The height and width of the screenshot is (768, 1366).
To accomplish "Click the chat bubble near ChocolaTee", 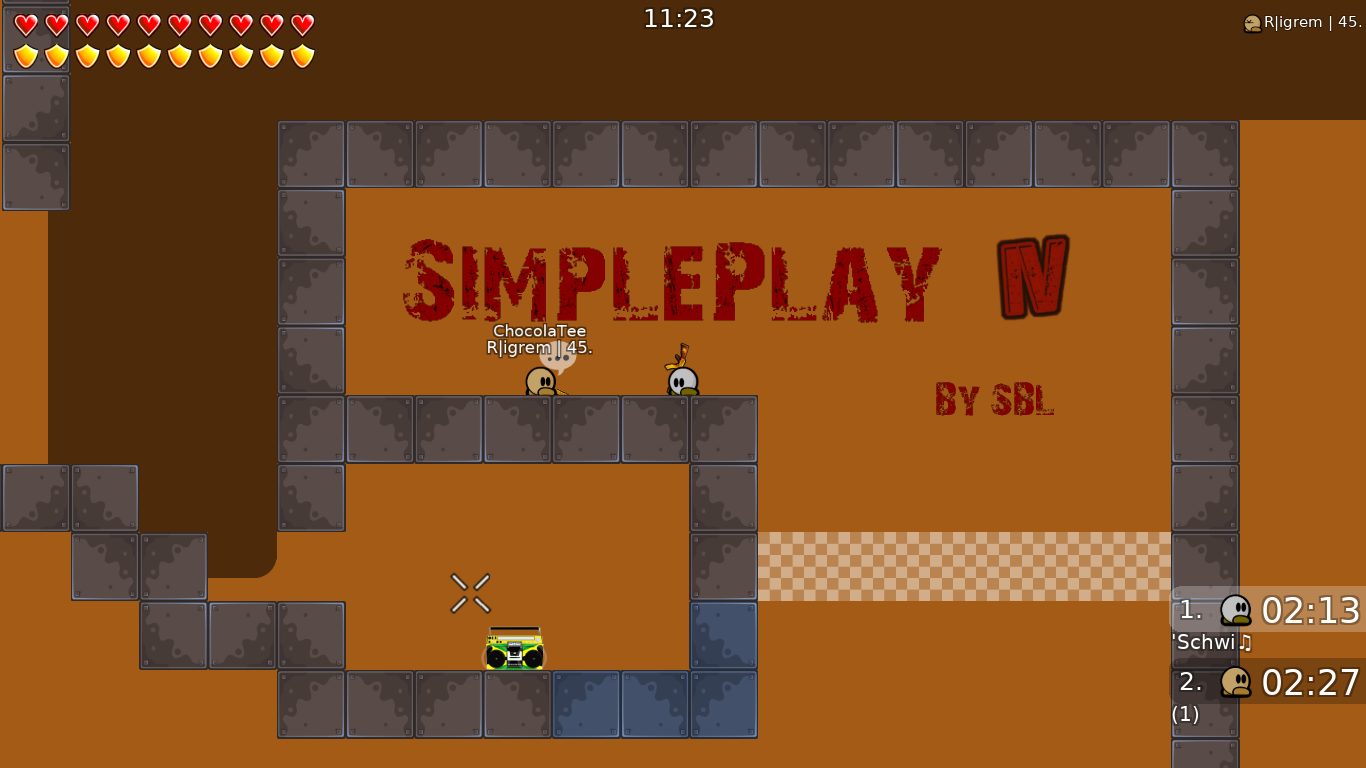I will (560, 358).
